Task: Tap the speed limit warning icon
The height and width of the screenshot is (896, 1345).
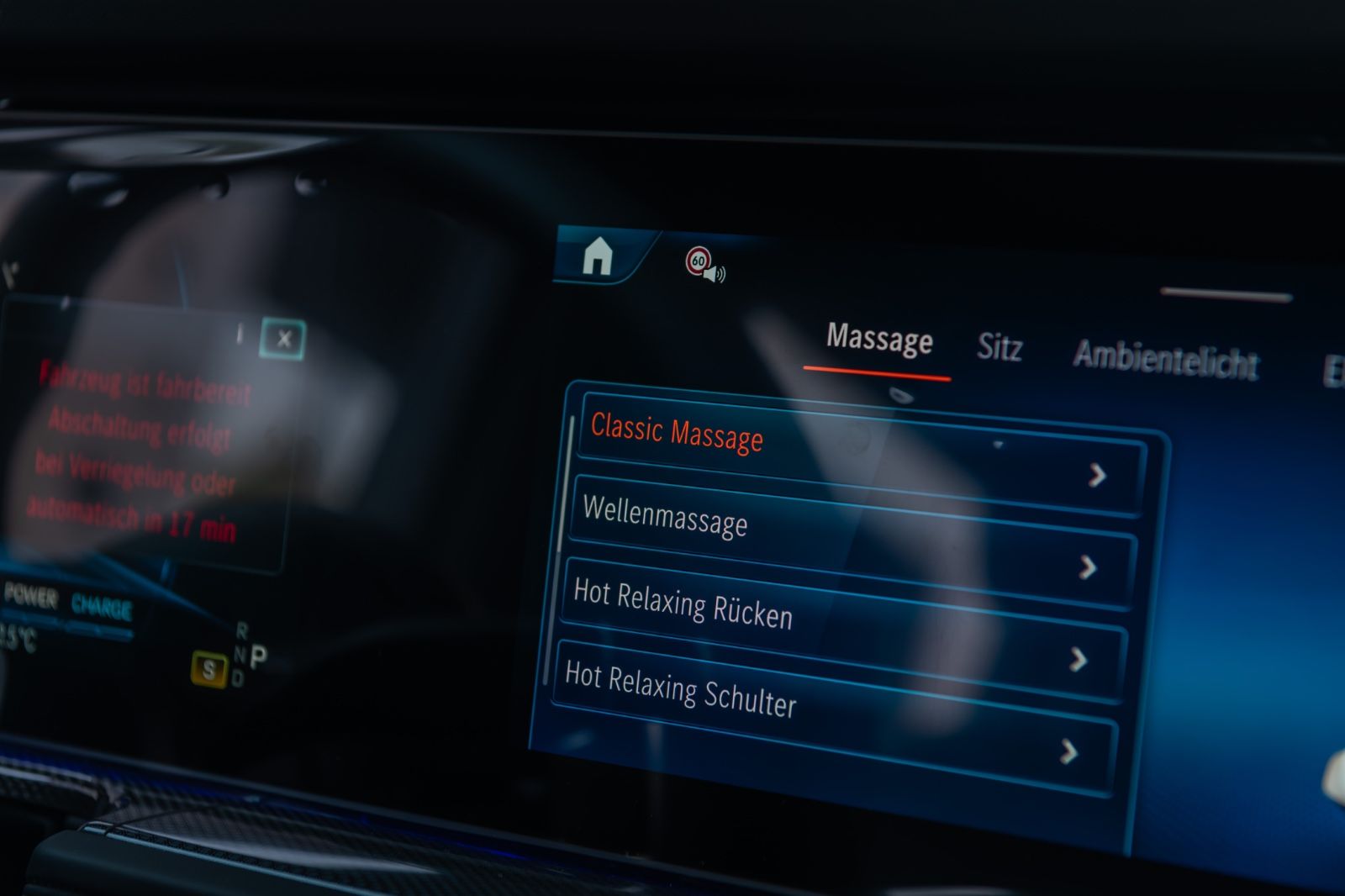Action: tap(704, 264)
